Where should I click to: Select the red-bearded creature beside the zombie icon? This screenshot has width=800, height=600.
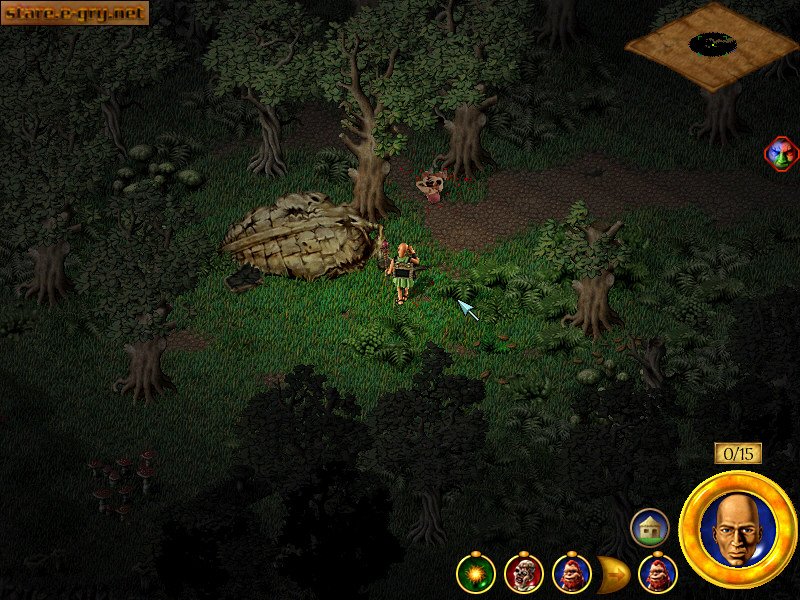tap(571, 574)
